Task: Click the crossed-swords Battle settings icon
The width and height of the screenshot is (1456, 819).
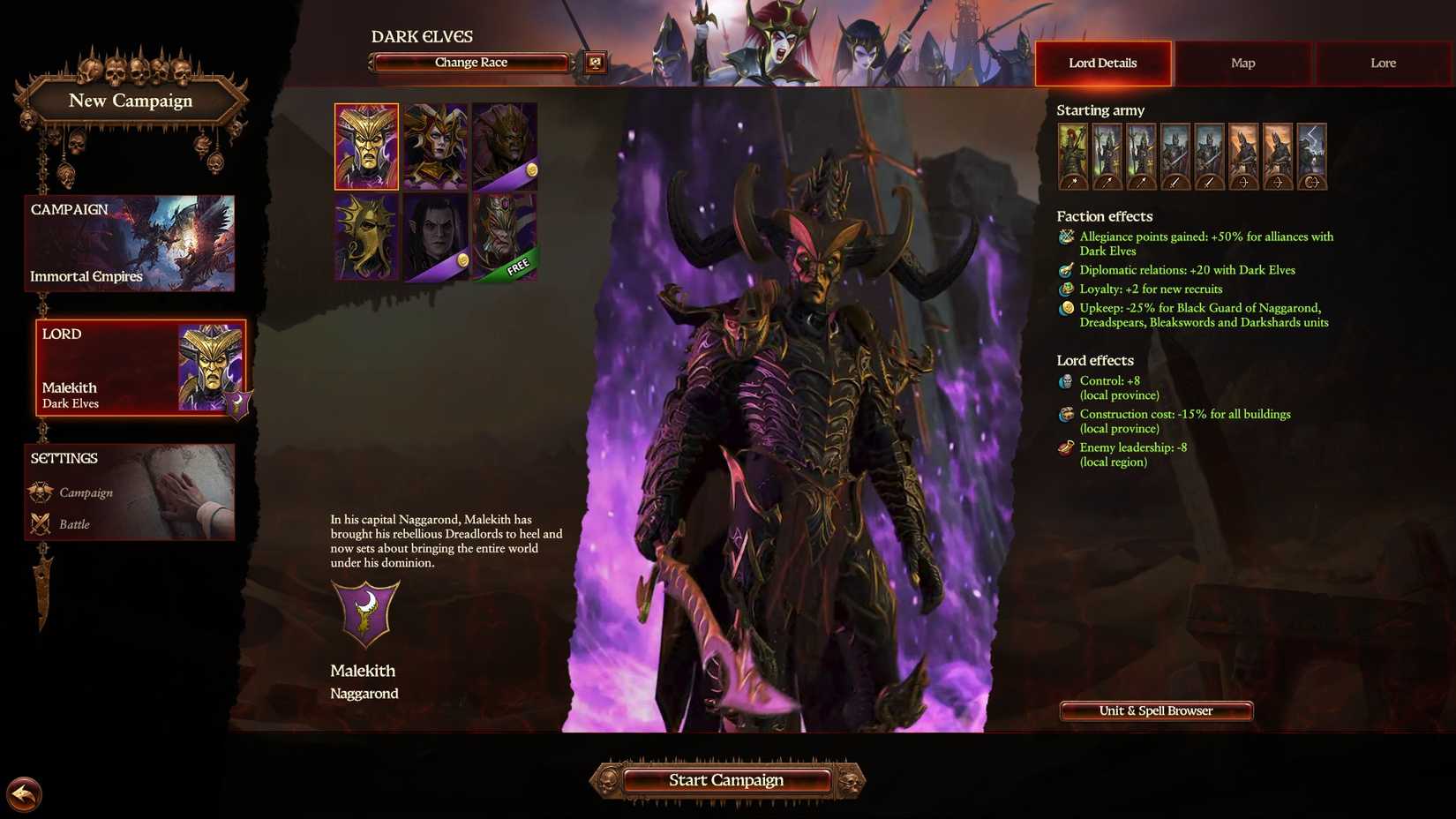Action: click(x=41, y=523)
